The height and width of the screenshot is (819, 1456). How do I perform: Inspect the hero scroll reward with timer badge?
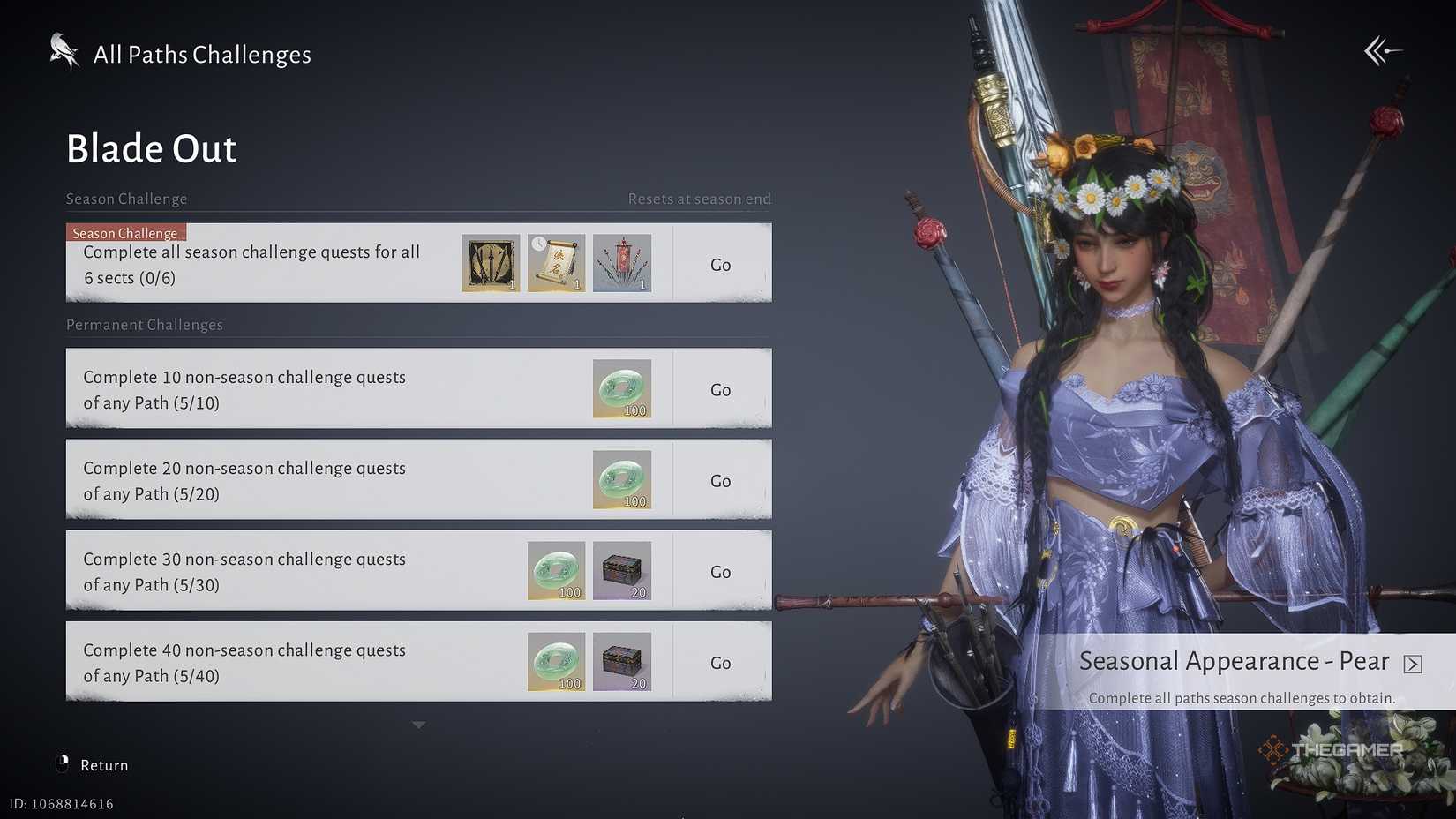pos(556,262)
